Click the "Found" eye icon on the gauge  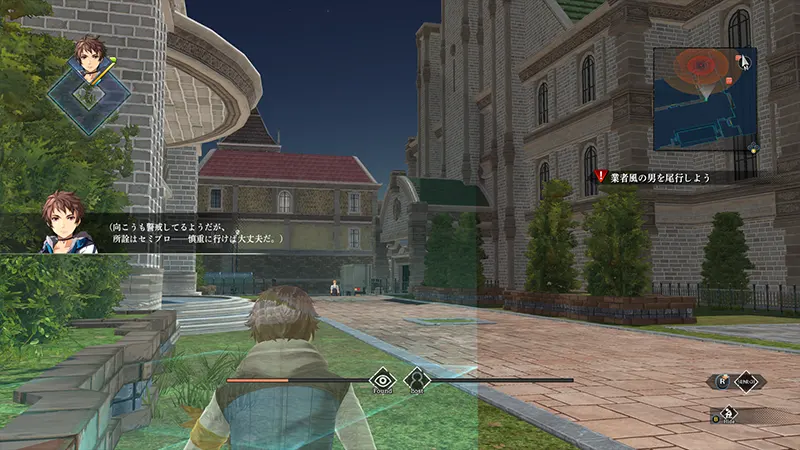click(383, 379)
